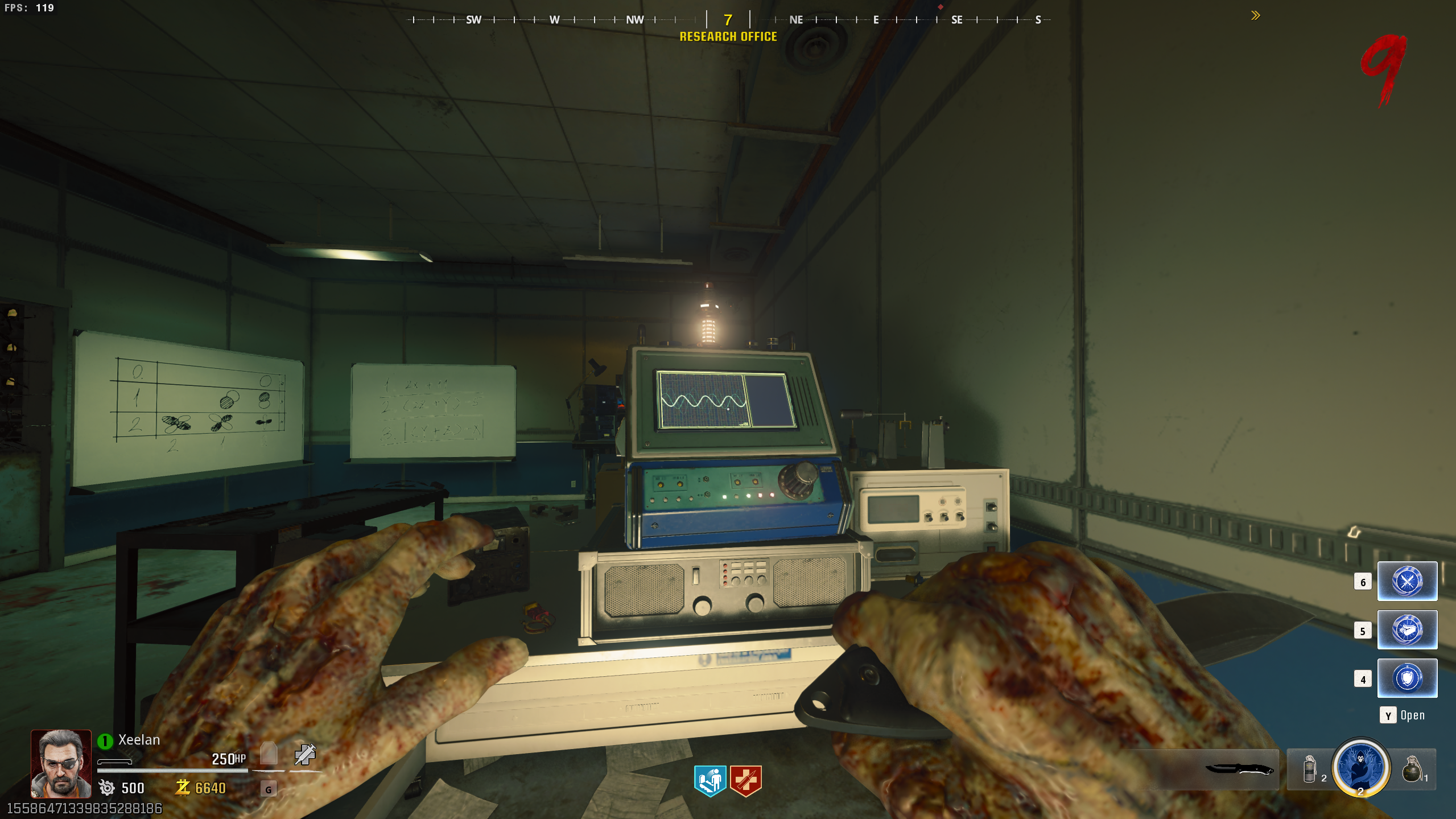Image resolution: width=1456 pixels, height=819 pixels.
Task: Click Xeelan's character portrait
Action: (x=61, y=763)
